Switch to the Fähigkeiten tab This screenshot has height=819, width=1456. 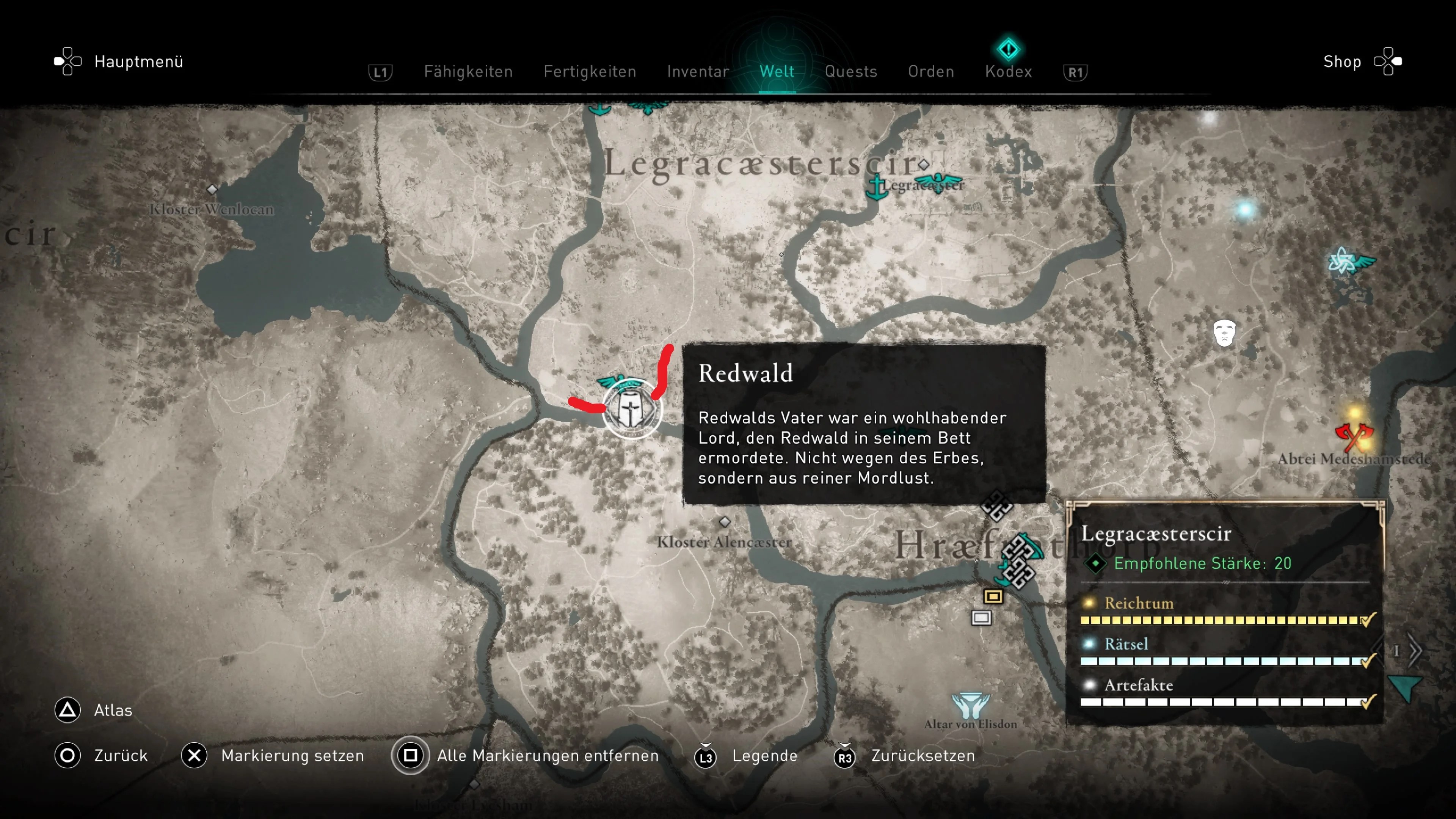click(468, 72)
